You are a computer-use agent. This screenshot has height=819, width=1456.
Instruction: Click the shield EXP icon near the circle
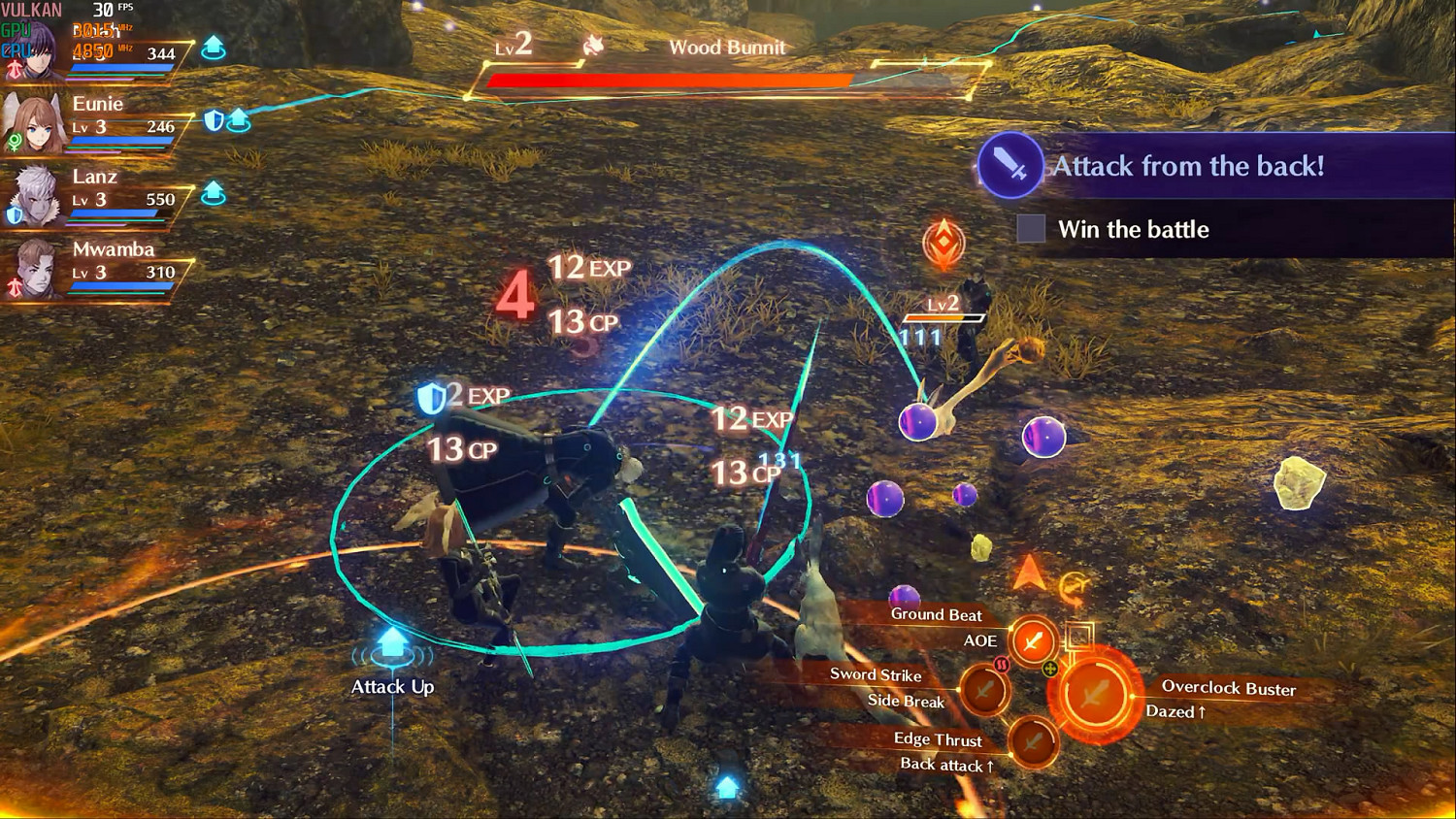point(433,397)
